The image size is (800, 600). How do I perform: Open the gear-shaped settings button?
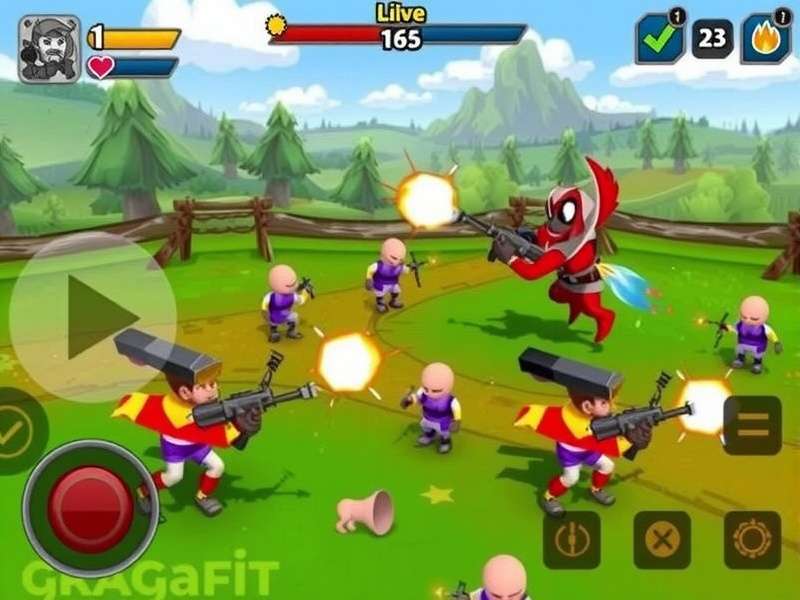click(x=752, y=540)
